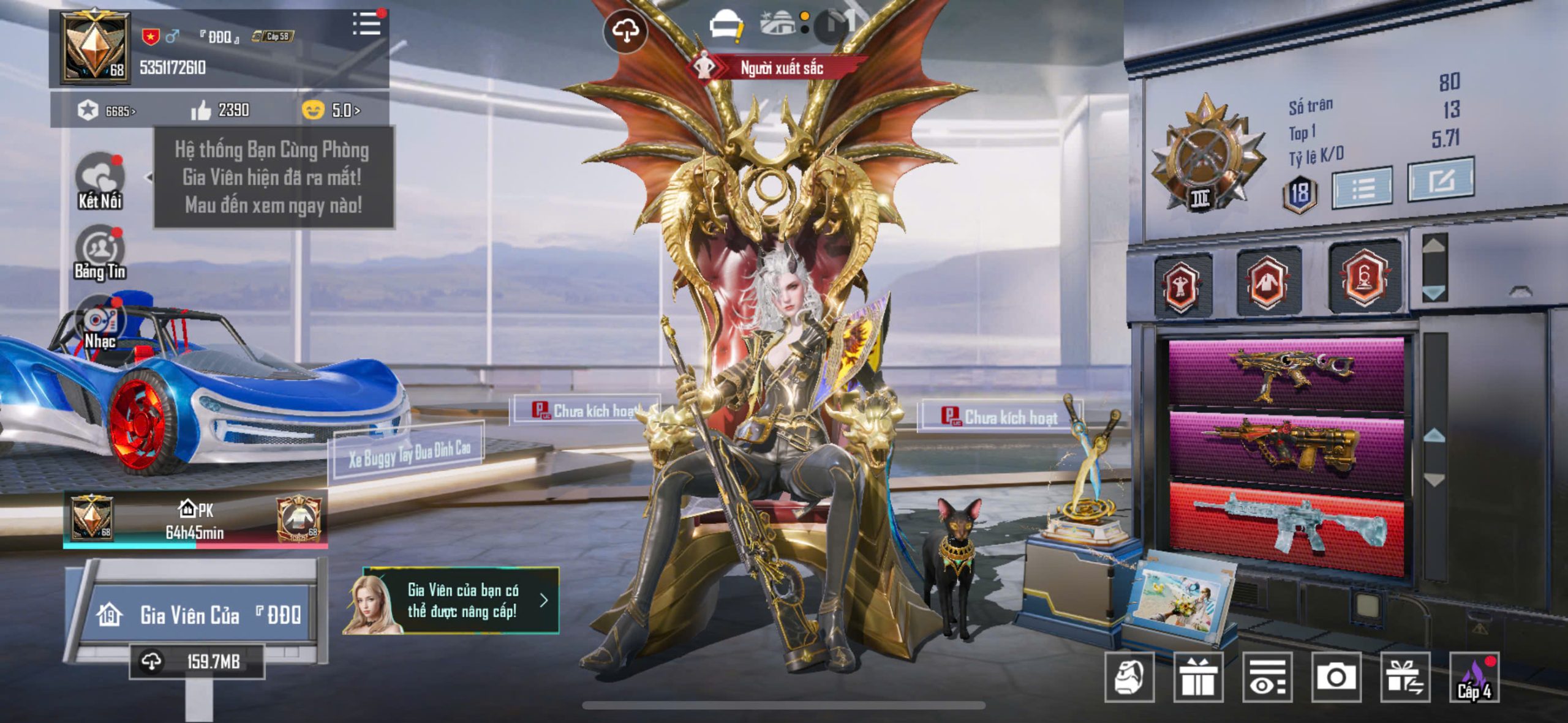Open the smiley 5.0 rating details
Viewport: 1568px width, 723px height.
click(x=331, y=110)
